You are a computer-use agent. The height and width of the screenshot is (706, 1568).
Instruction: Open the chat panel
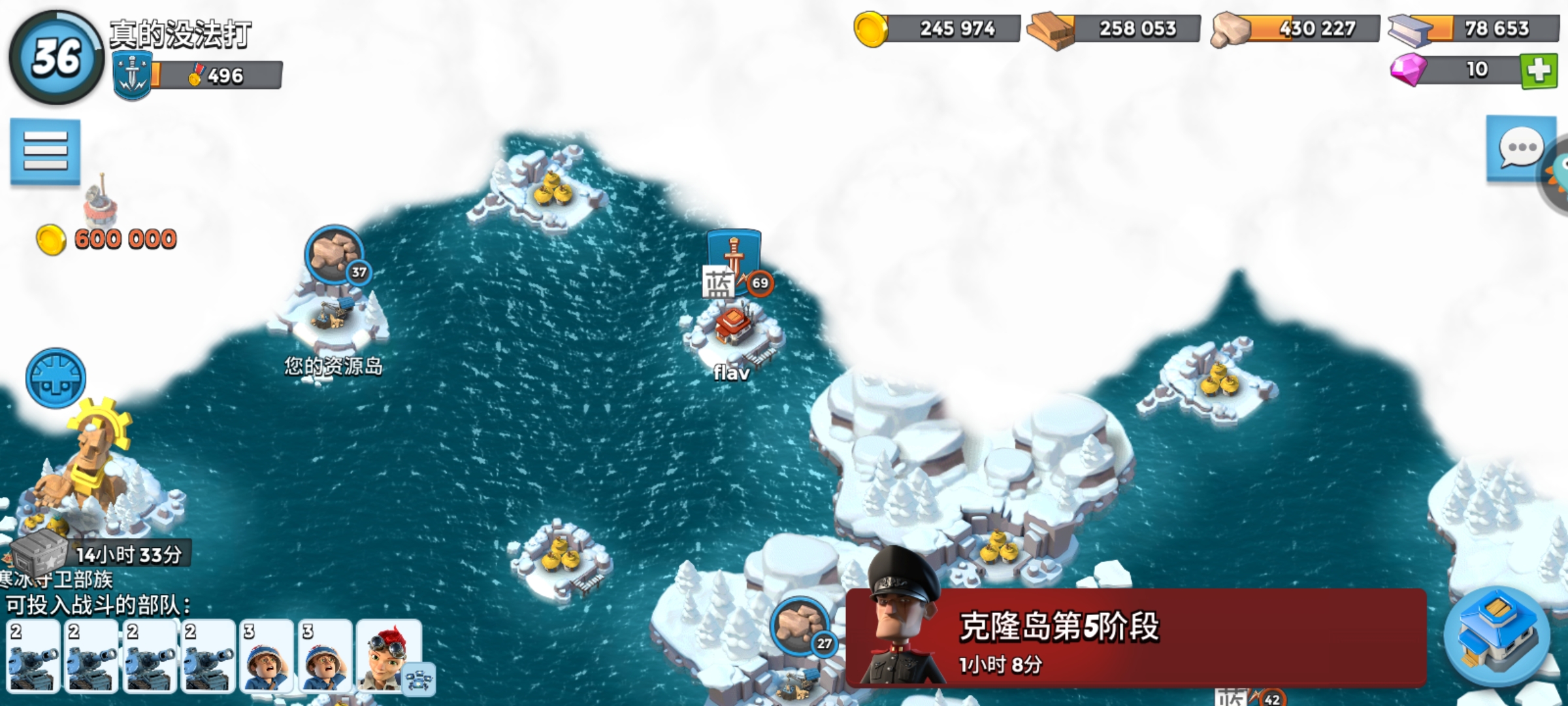[1522, 149]
